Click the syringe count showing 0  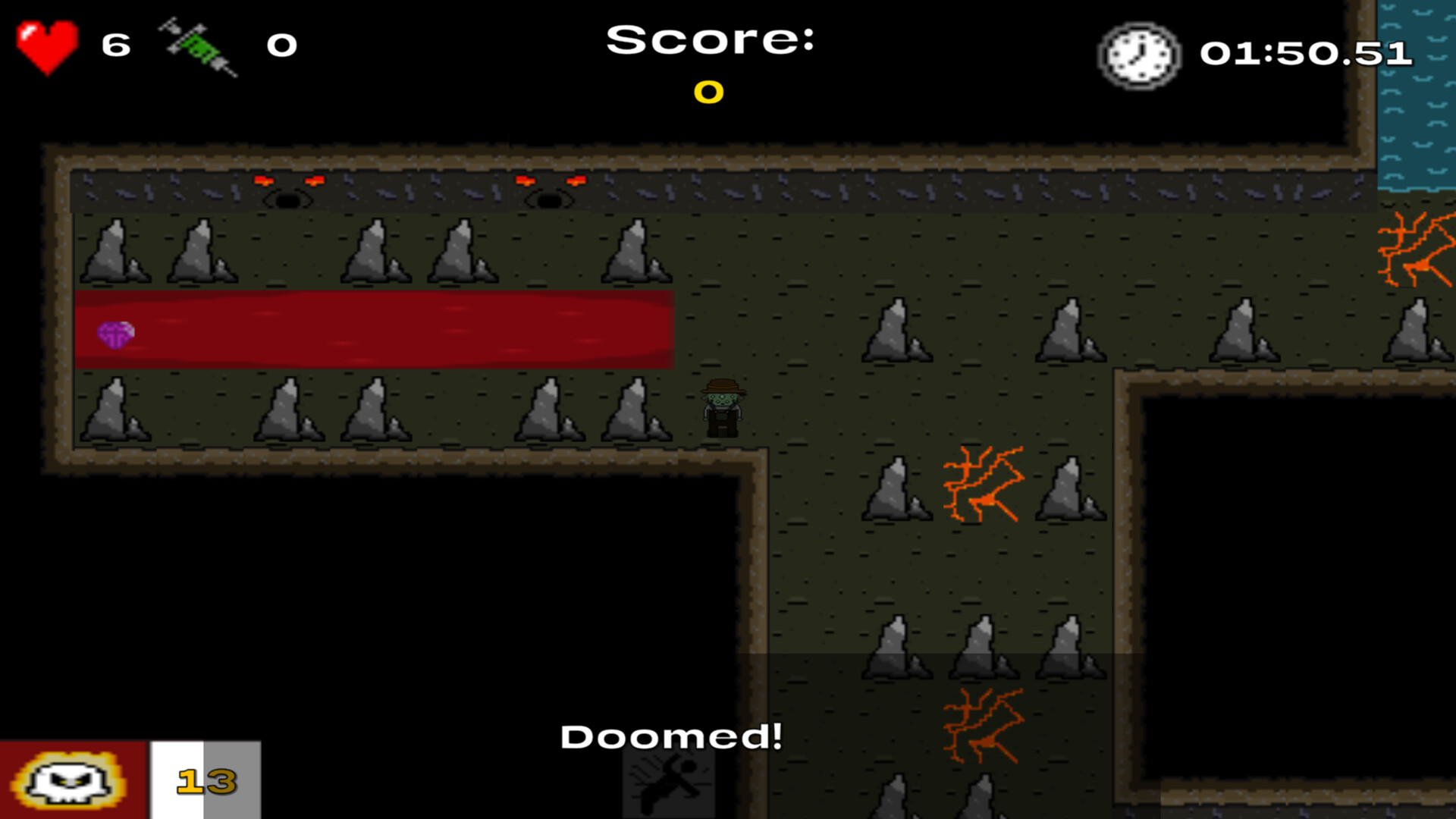(x=281, y=45)
